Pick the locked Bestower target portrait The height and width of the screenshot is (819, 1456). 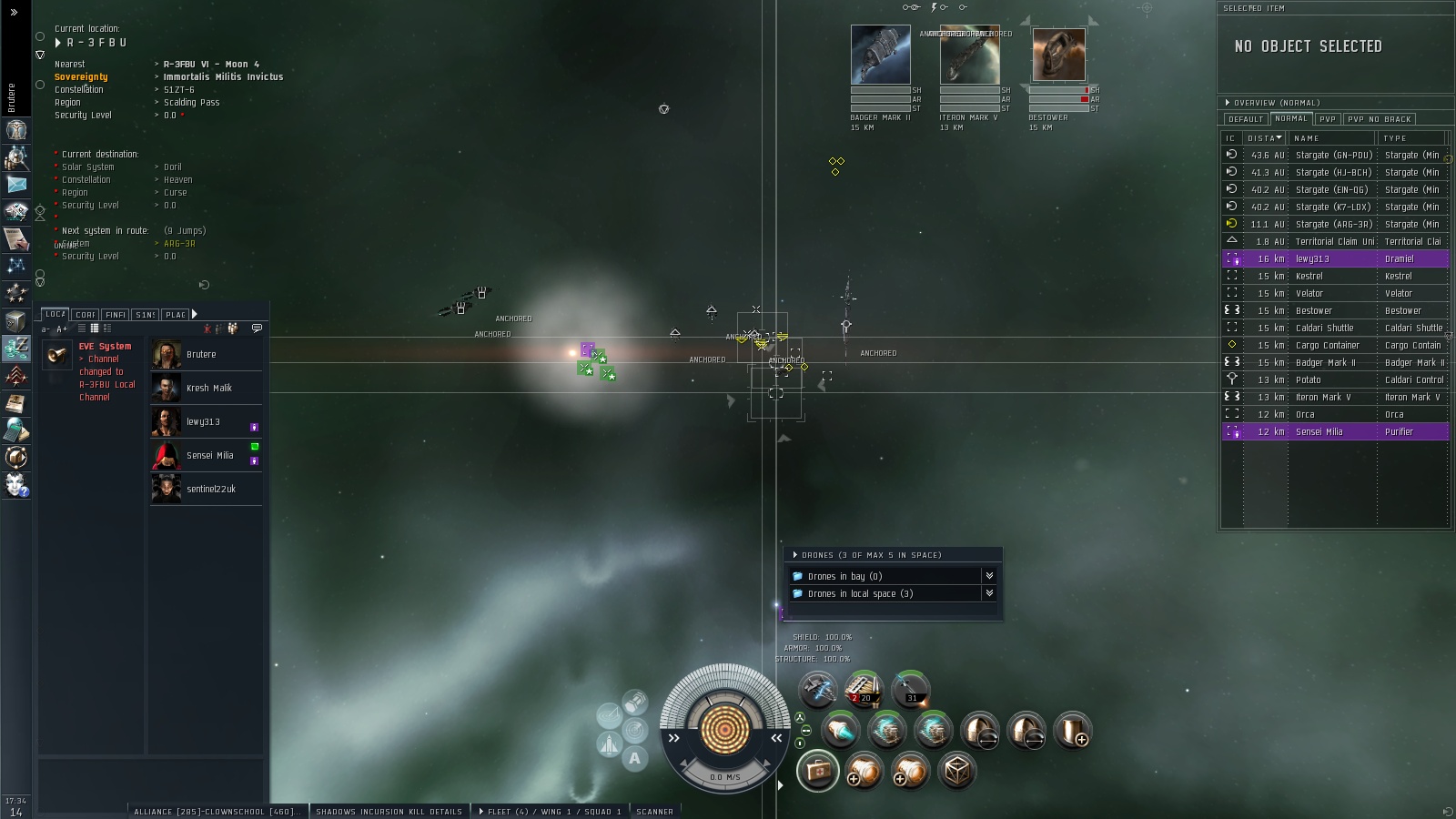[x=1058, y=56]
